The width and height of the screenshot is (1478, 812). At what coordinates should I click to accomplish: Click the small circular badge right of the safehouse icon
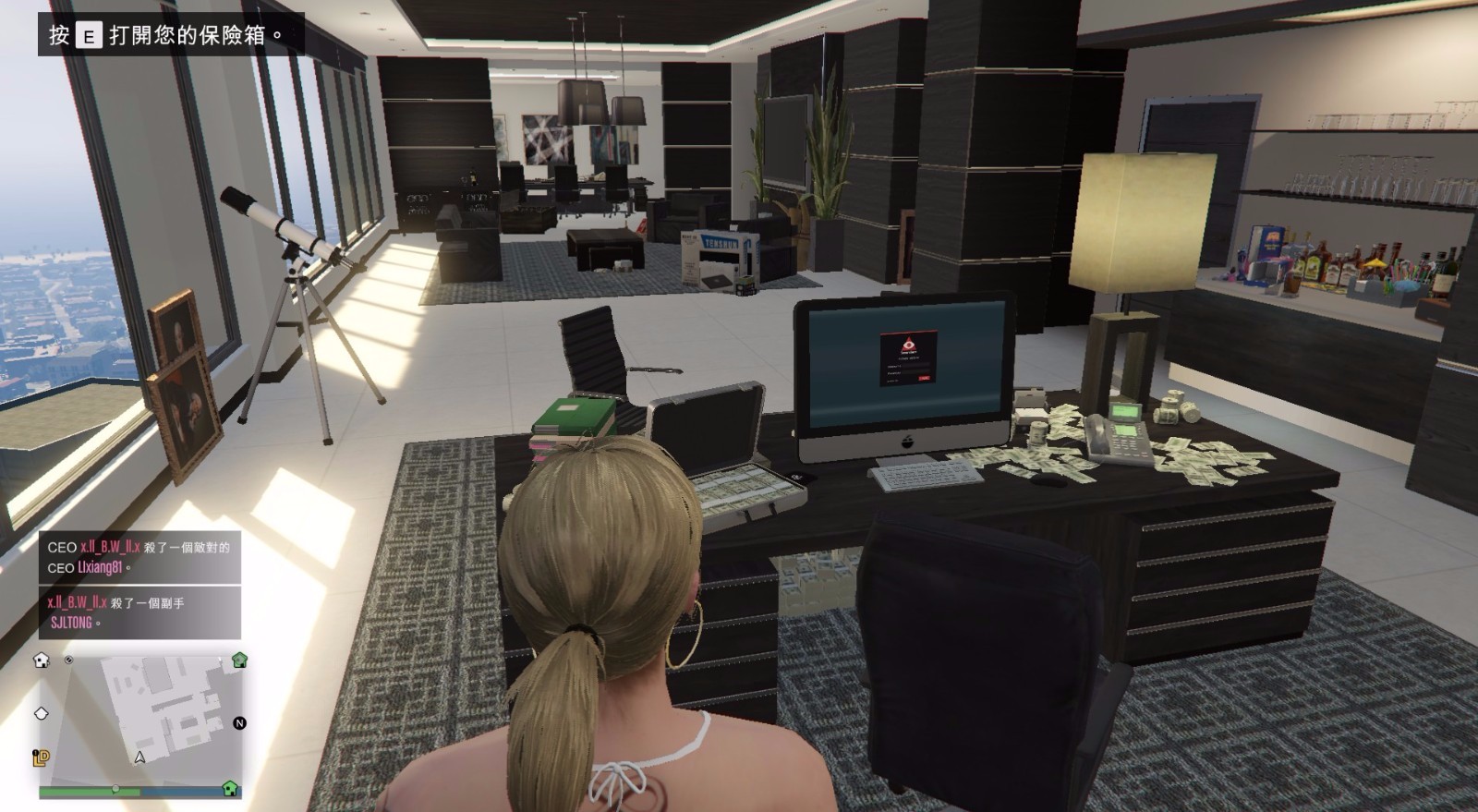[x=68, y=661]
